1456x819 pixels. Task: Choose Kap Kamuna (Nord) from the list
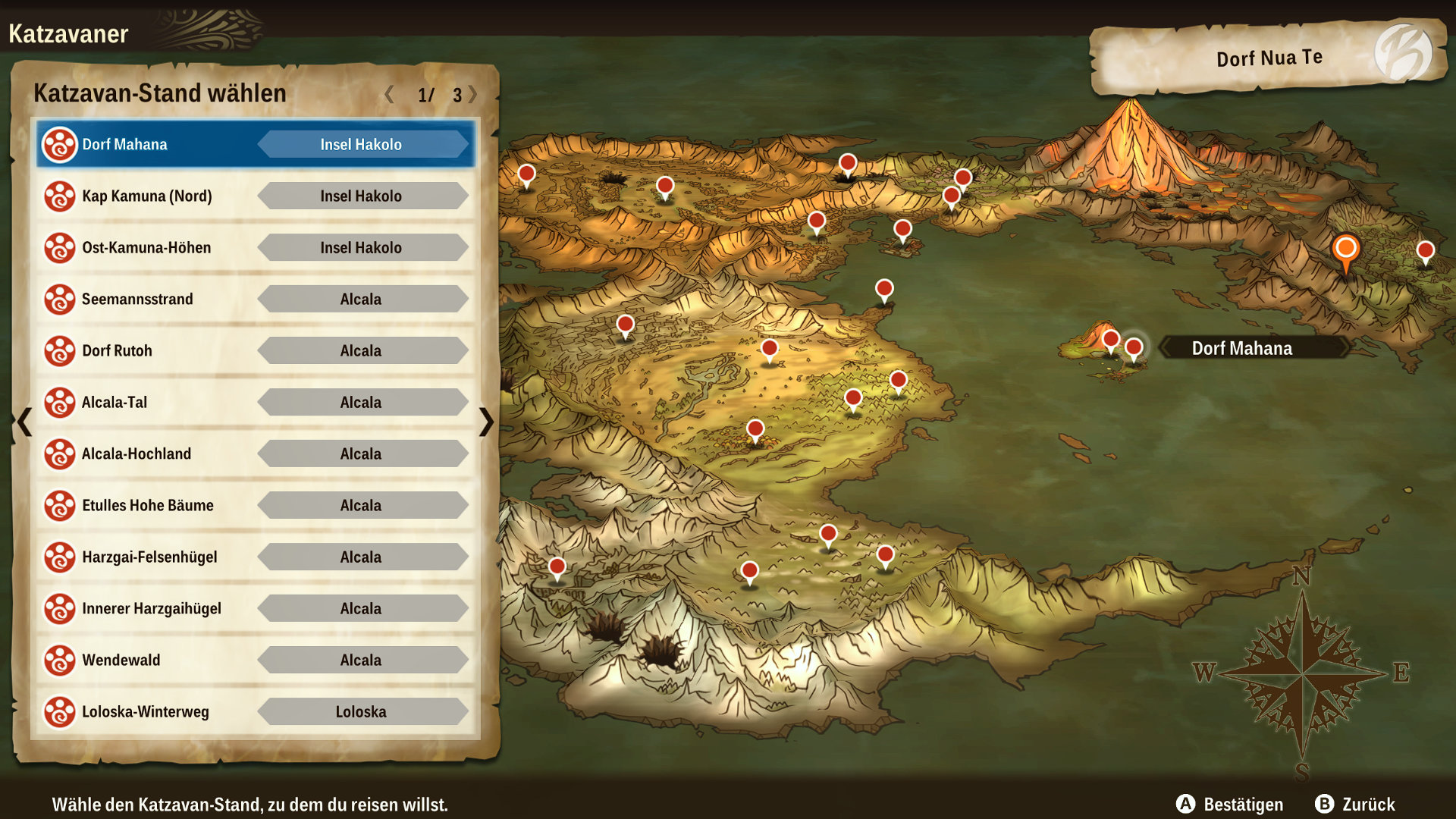255,196
